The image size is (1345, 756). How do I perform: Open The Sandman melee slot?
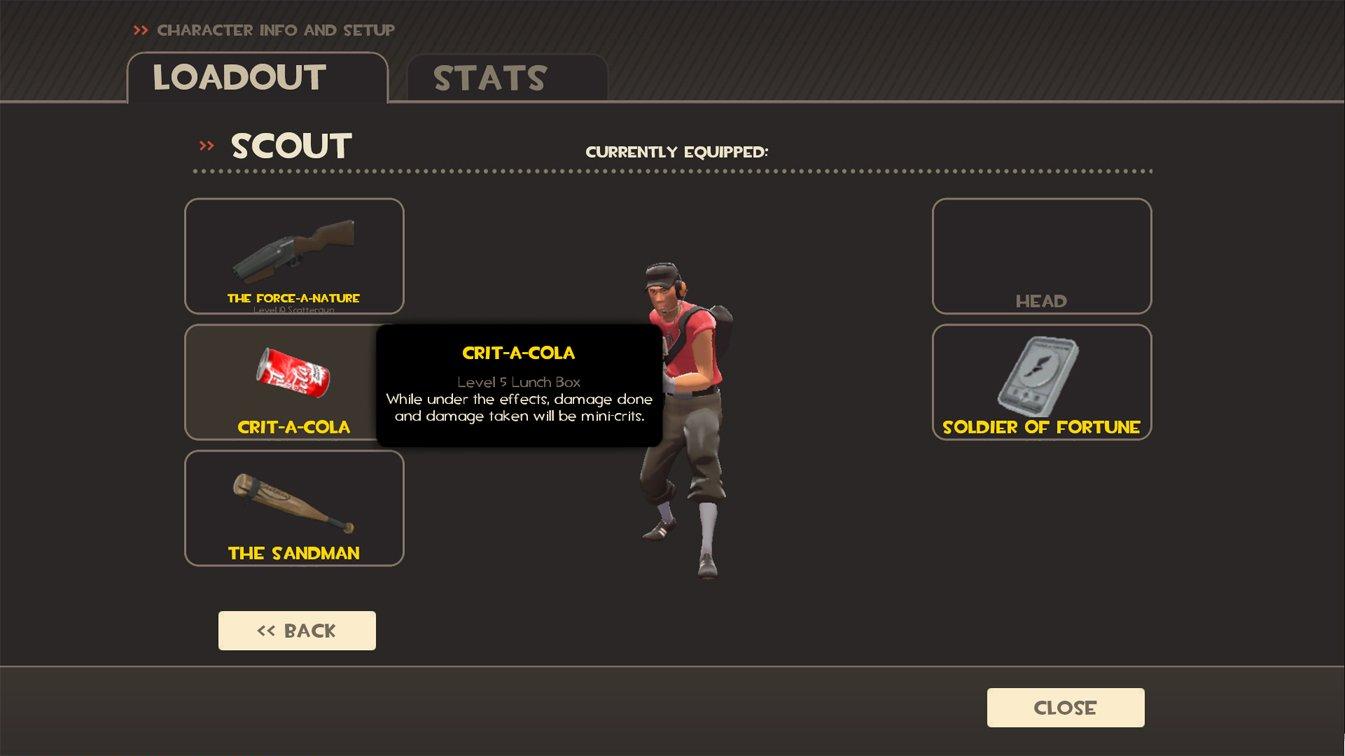coord(294,508)
